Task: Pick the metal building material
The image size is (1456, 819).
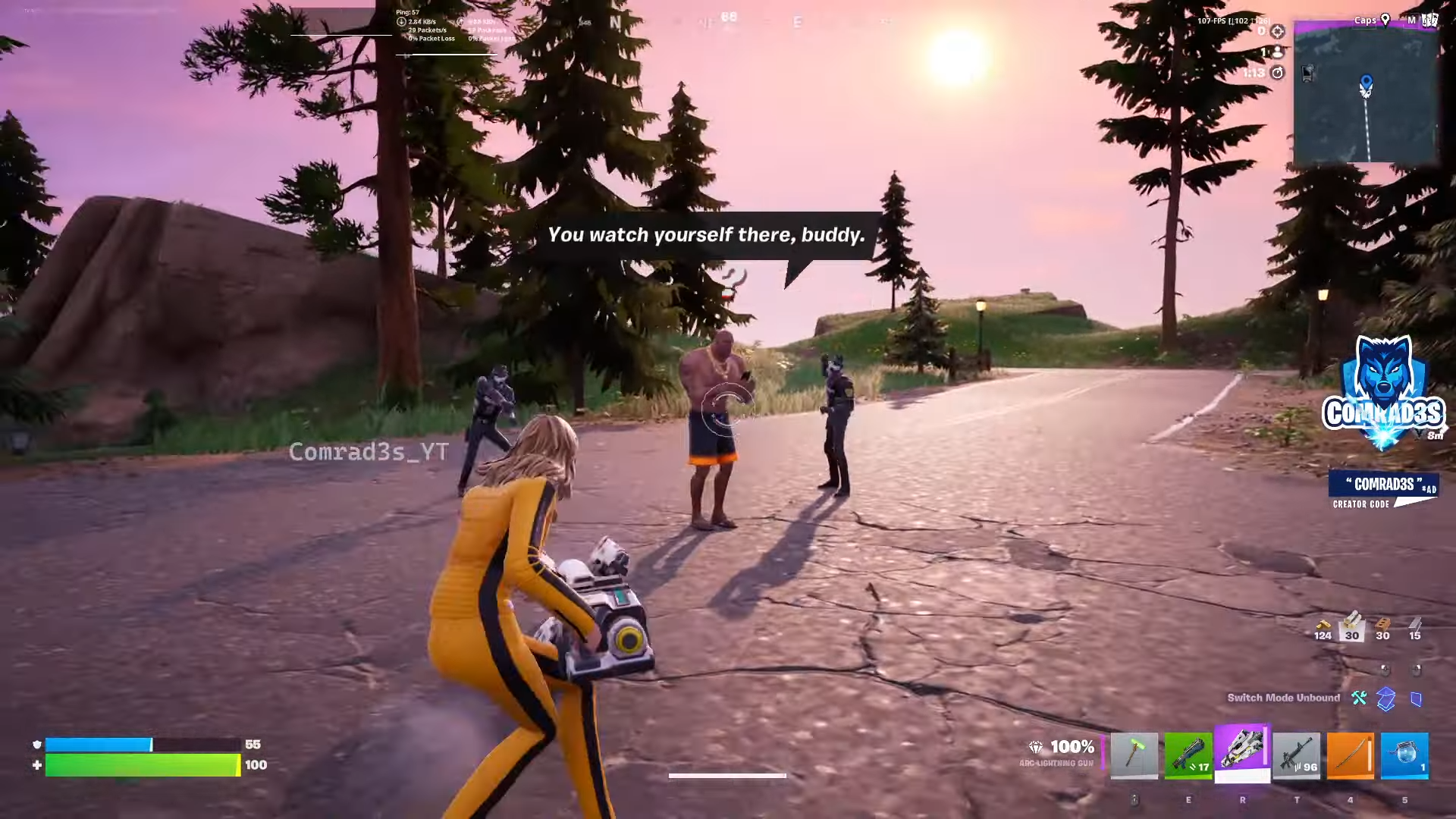Action: (x=1415, y=627)
